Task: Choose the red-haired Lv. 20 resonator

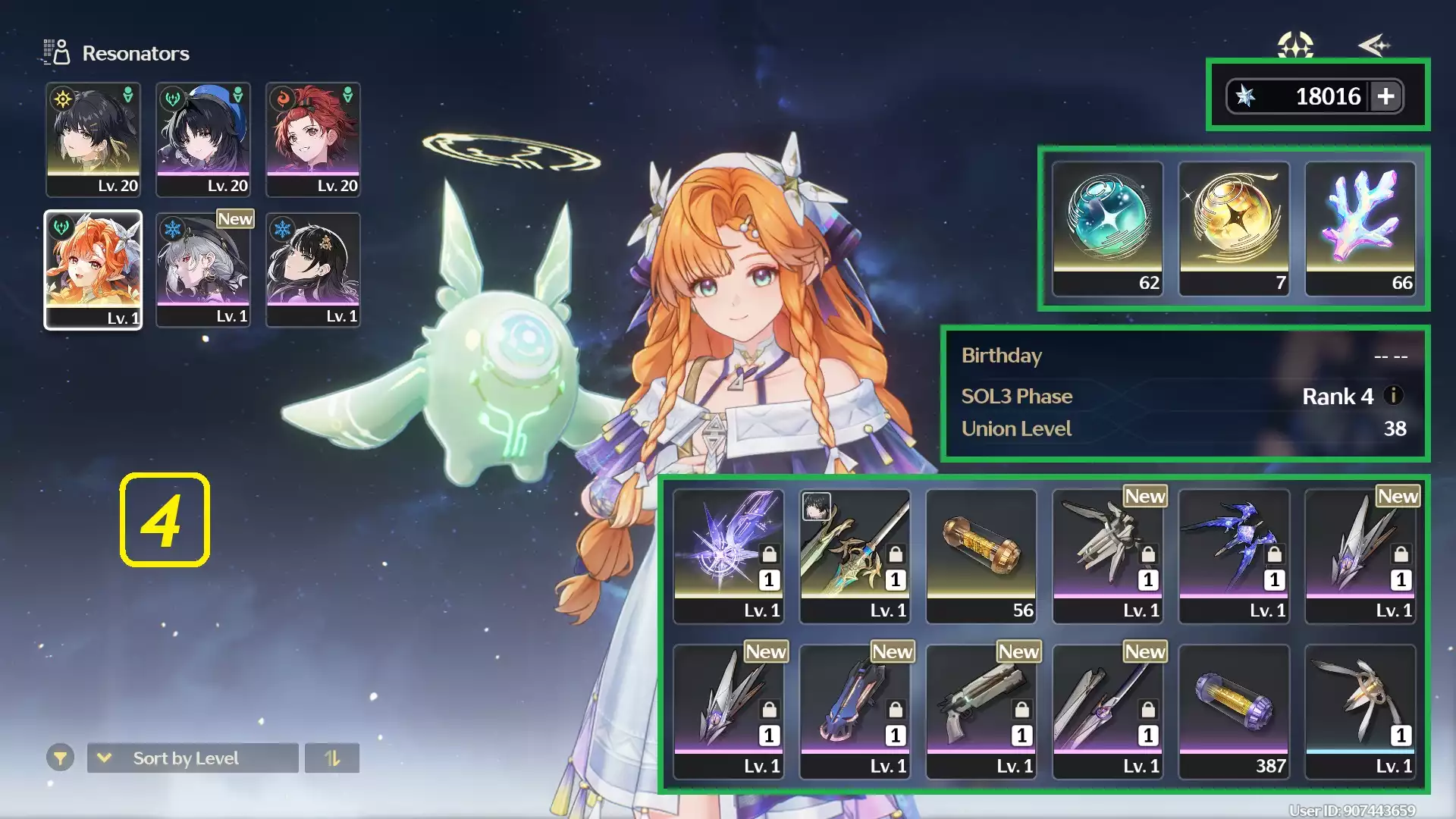Action: click(313, 140)
